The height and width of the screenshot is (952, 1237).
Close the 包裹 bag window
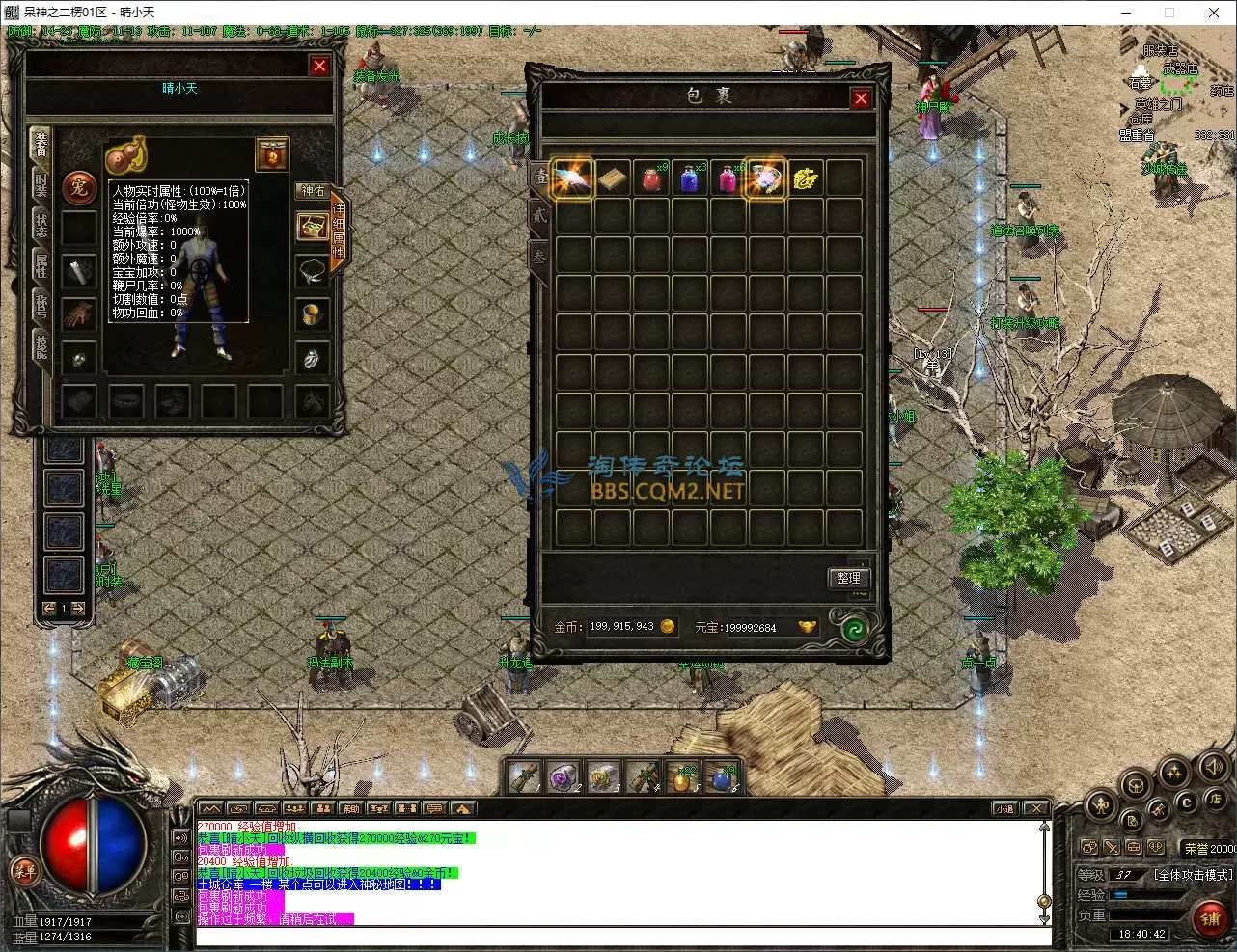[861, 98]
